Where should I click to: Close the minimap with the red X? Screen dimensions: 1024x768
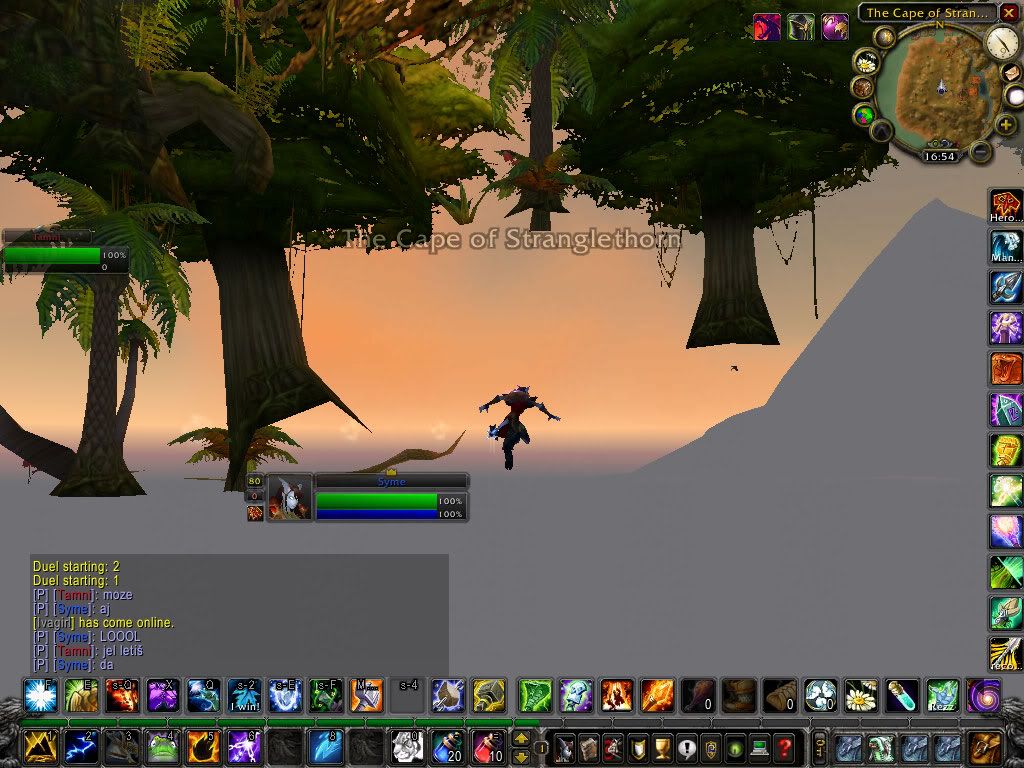pyautogui.click(x=1009, y=12)
